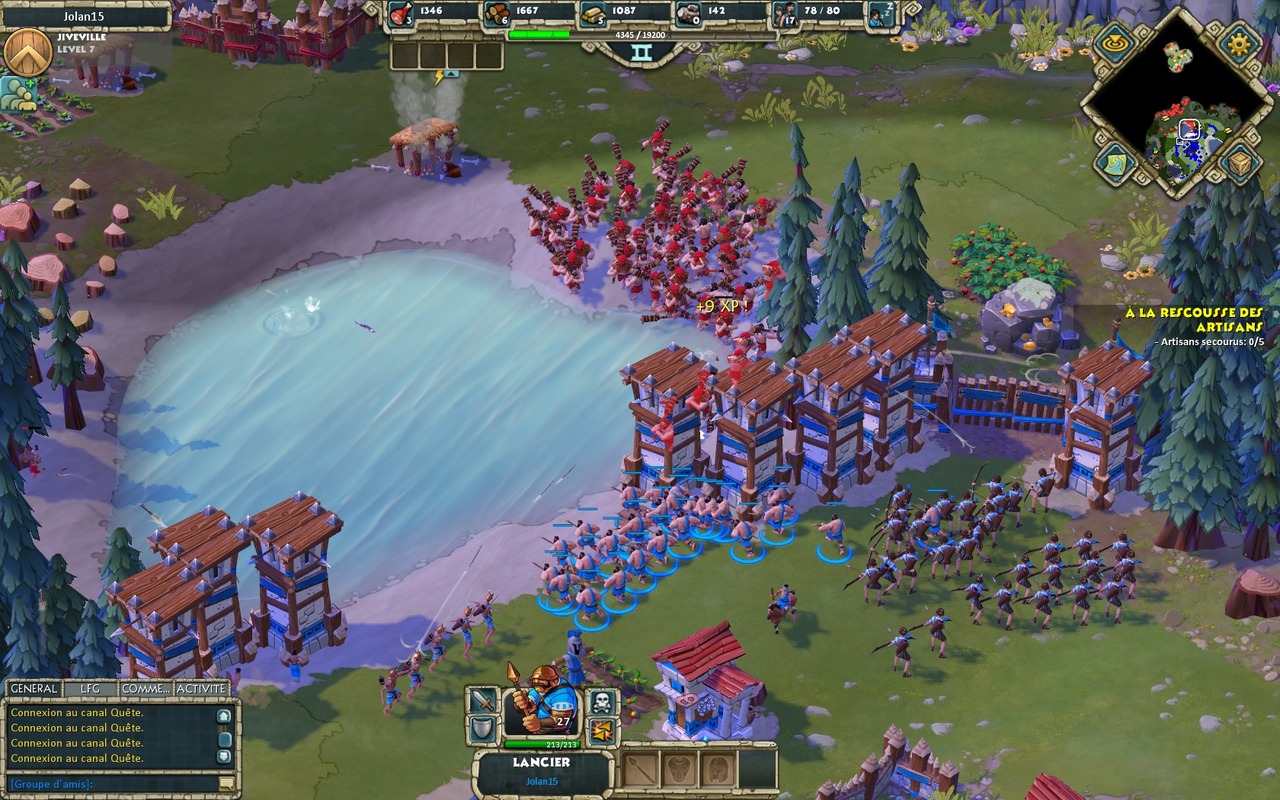
Task: Click the Spartan helmet city emblem
Action: [x=28, y=53]
